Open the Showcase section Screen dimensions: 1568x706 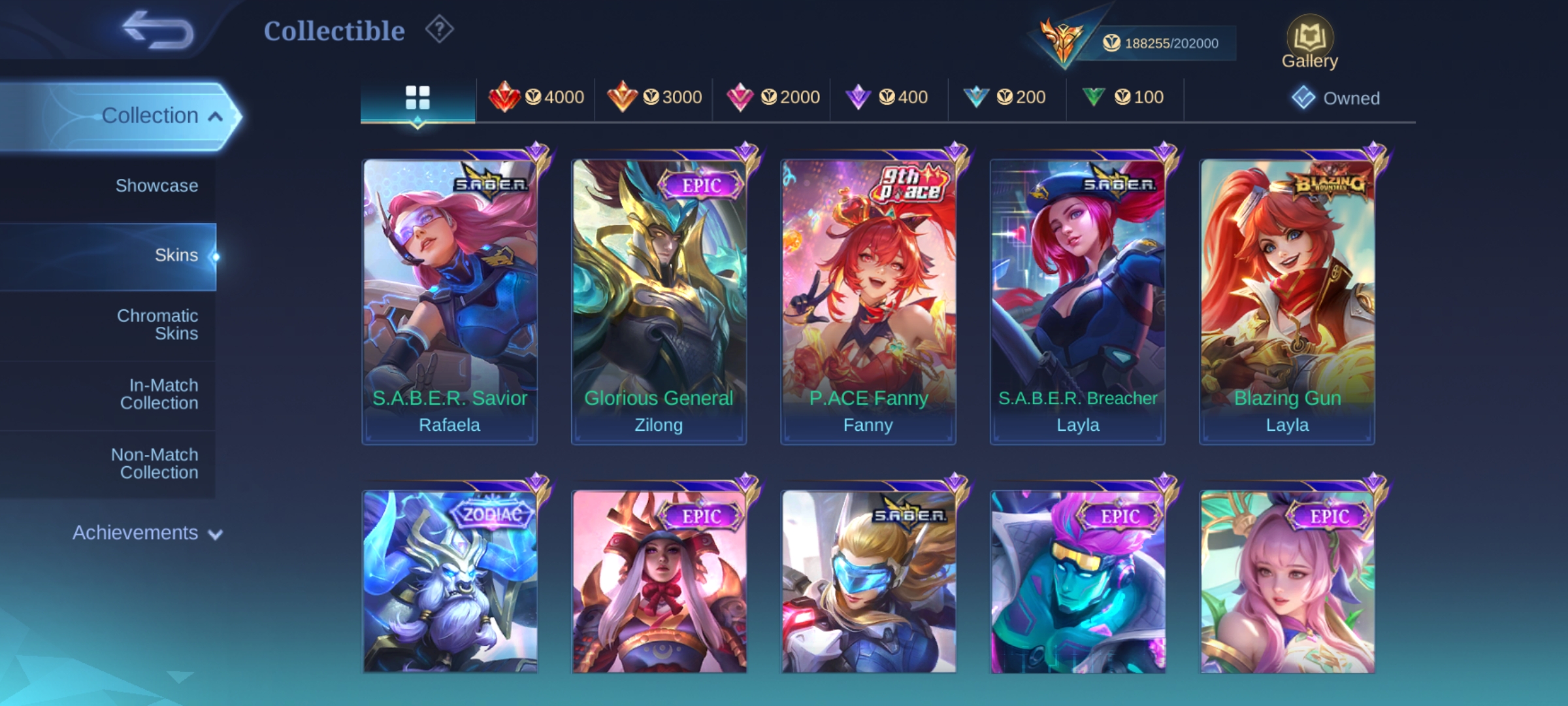(156, 186)
